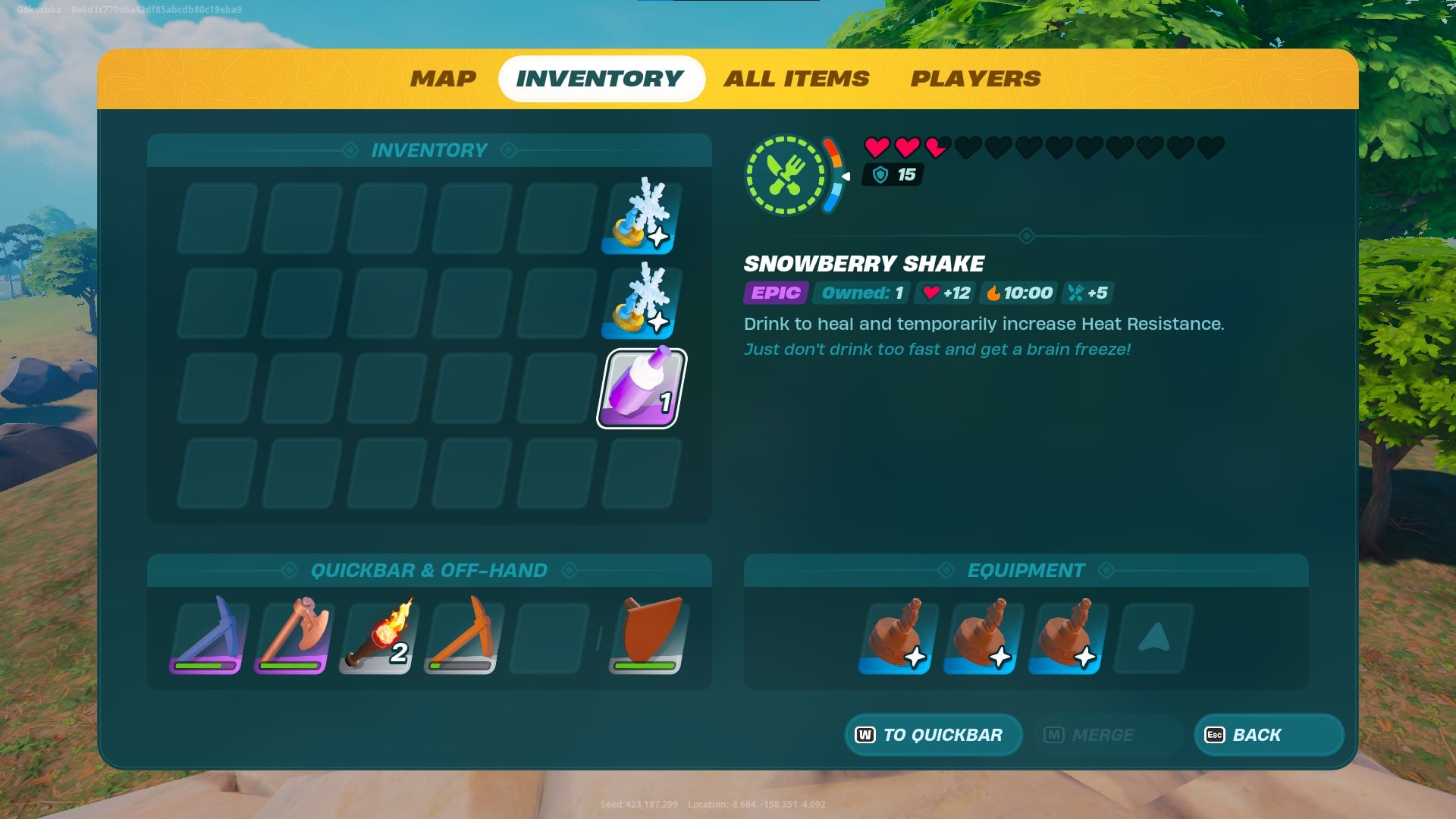The height and width of the screenshot is (819, 1456).
Task: Click the BACK button
Action: point(1267,734)
